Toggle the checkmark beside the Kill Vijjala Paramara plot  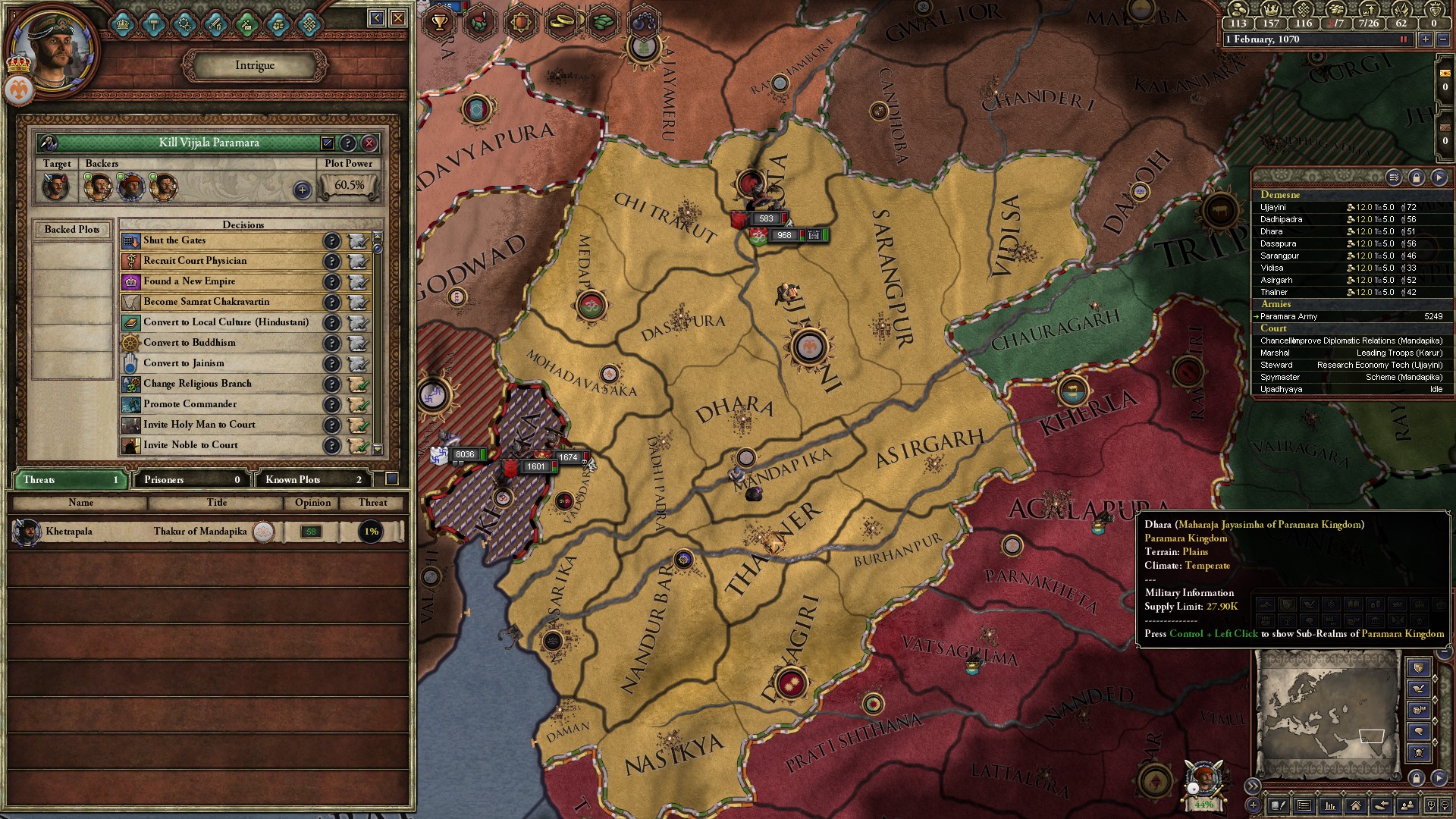(x=328, y=144)
